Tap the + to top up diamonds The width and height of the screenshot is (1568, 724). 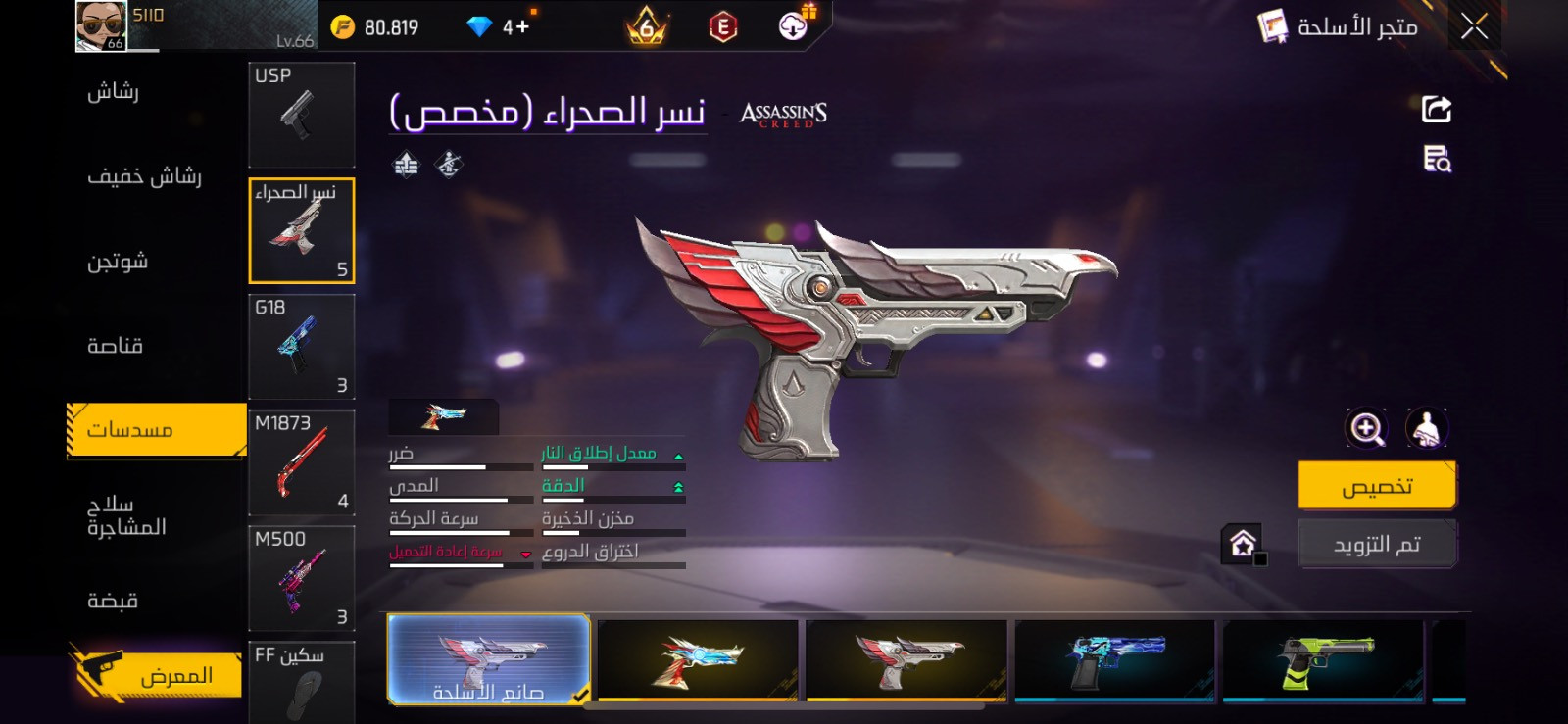point(524,26)
